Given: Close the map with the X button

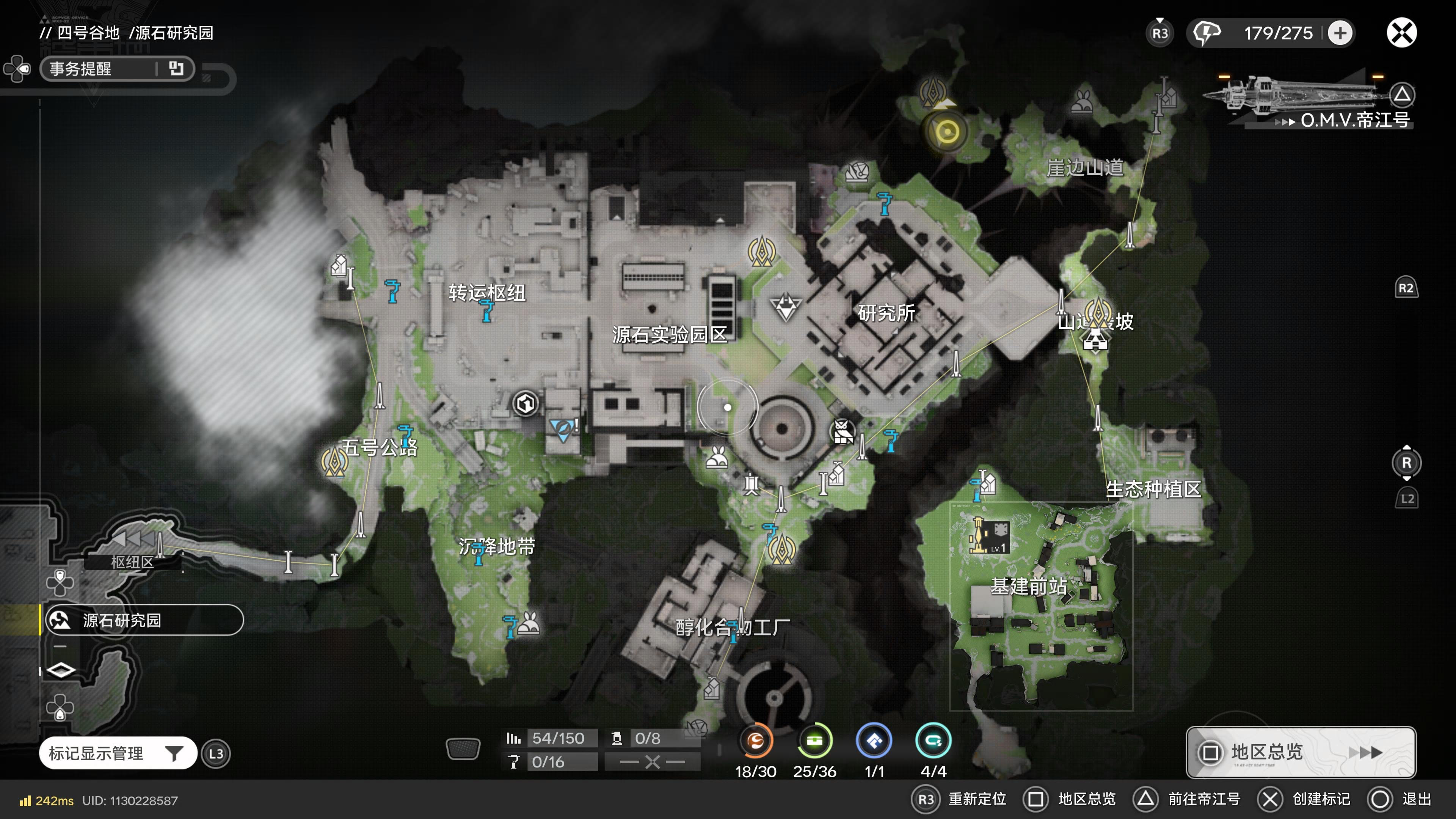Looking at the screenshot, I should 1401,33.
